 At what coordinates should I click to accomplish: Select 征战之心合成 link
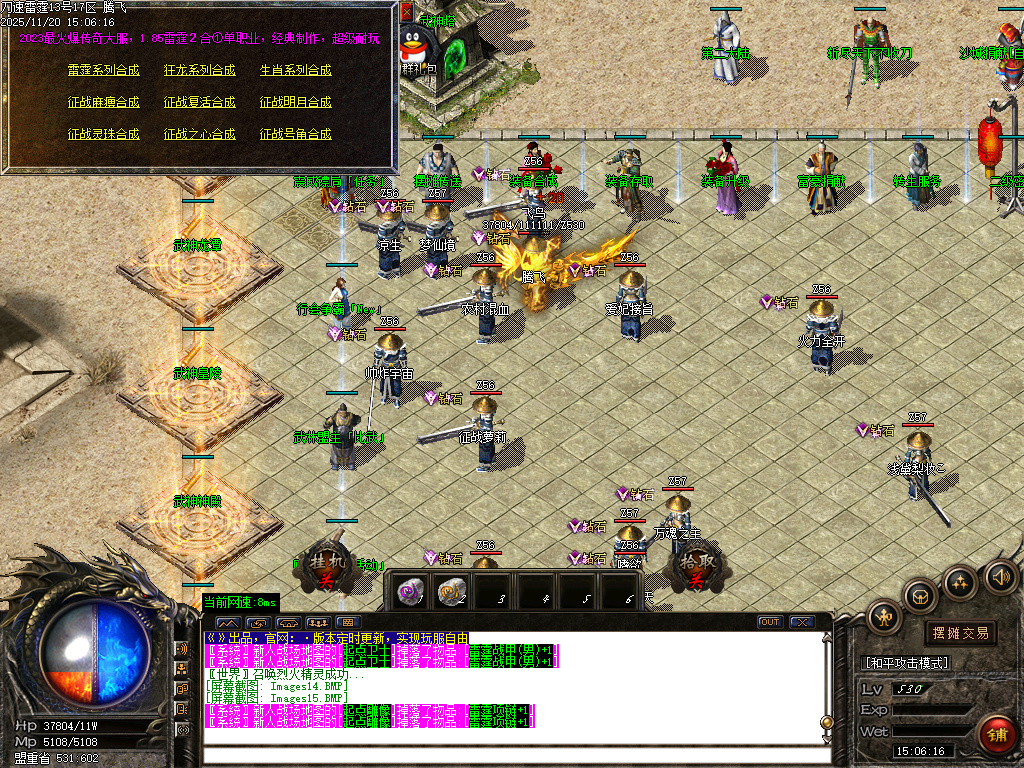coord(199,134)
